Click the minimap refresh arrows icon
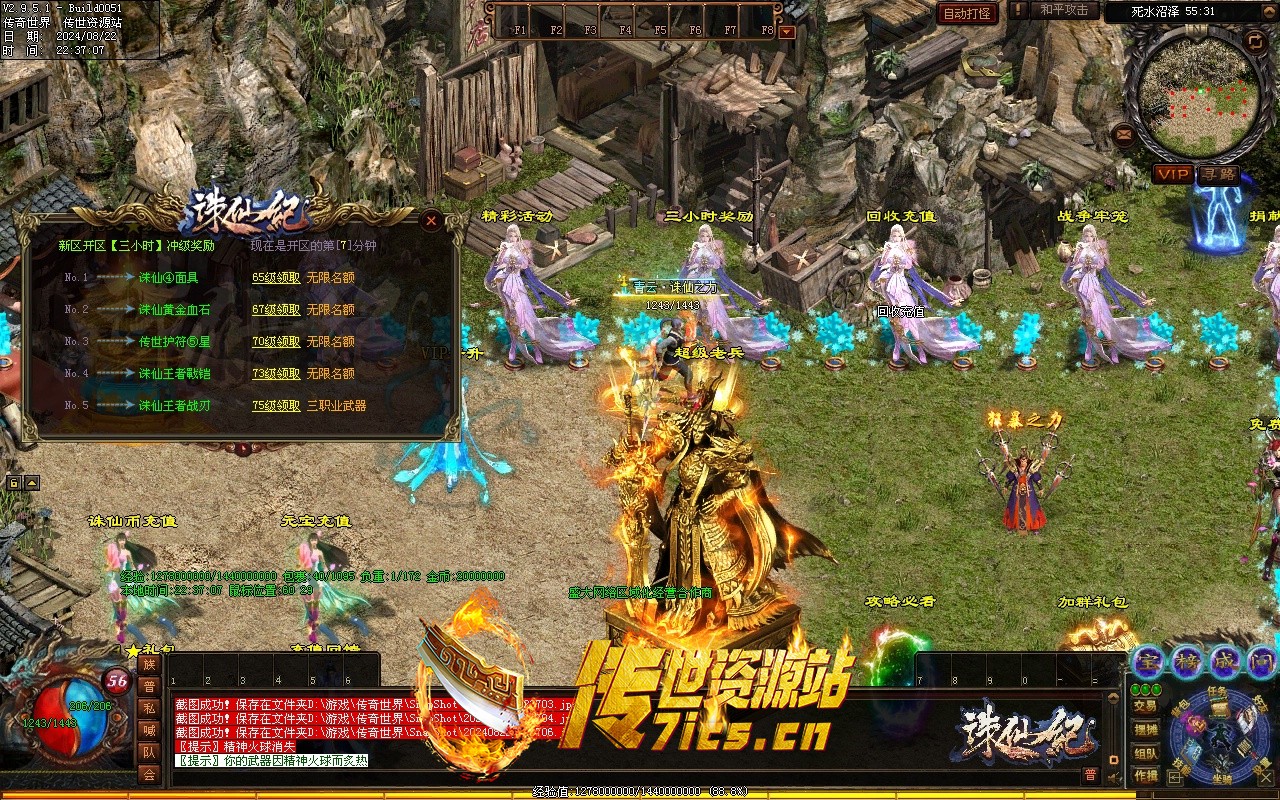1280x800 pixels. coord(1254,41)
